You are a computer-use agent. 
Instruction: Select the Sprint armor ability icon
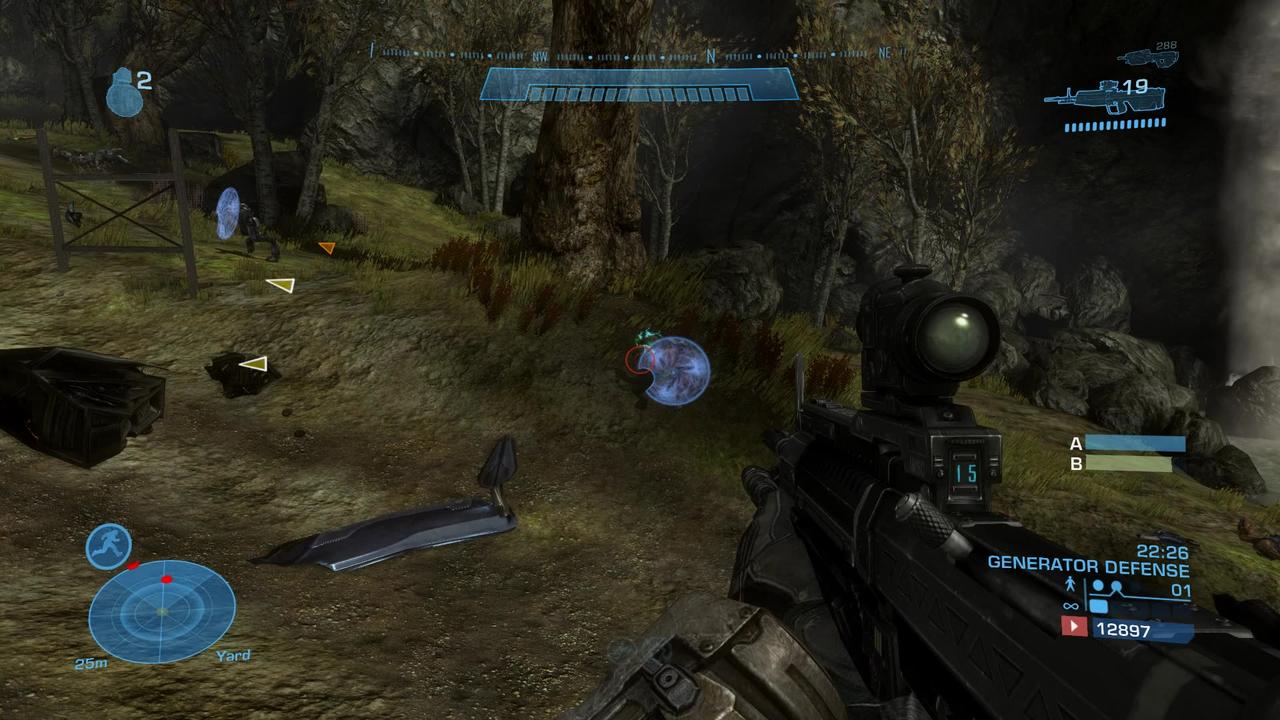pyautogui.click(x=109, y=546)
